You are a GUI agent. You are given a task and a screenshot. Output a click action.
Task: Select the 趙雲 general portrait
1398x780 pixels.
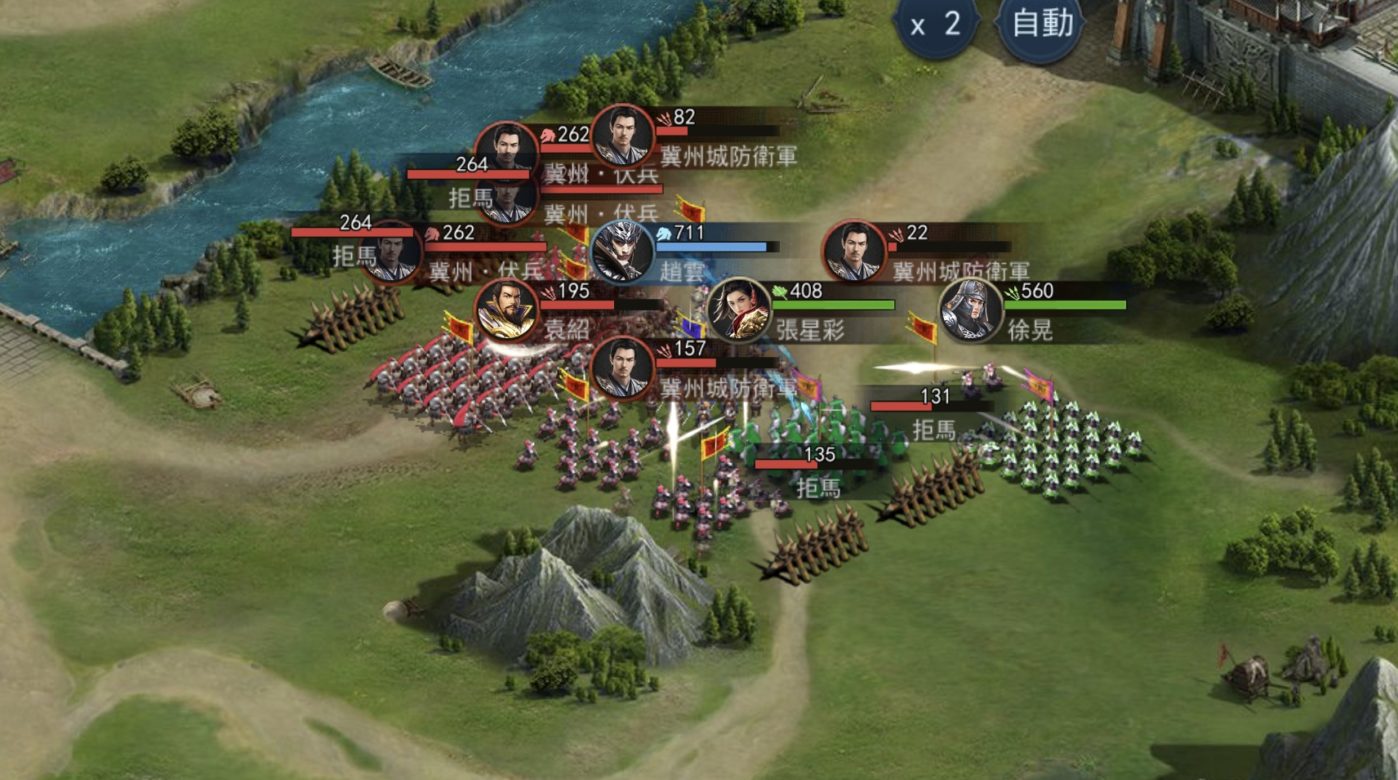(623, 251)
